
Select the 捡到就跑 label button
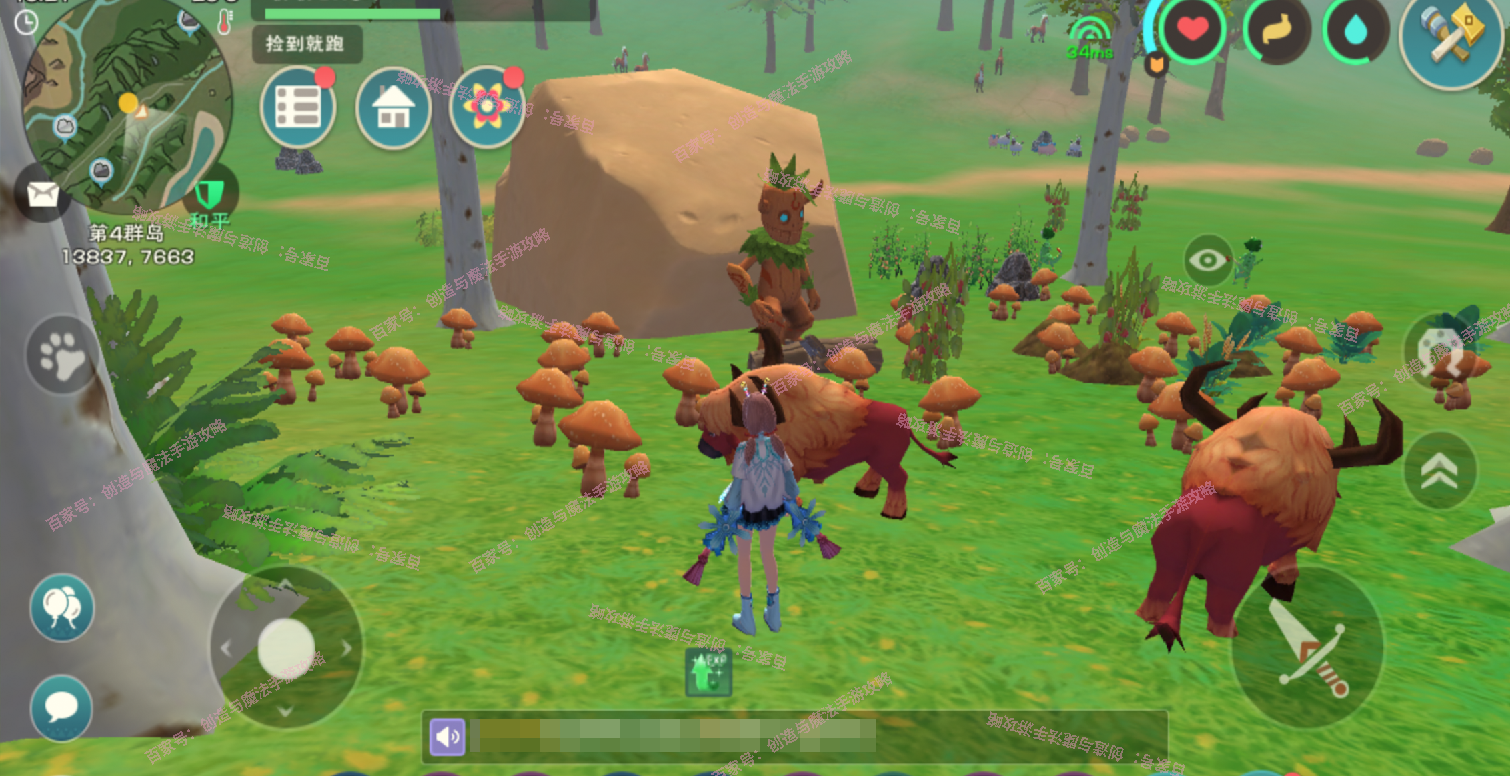pos(307,45)
